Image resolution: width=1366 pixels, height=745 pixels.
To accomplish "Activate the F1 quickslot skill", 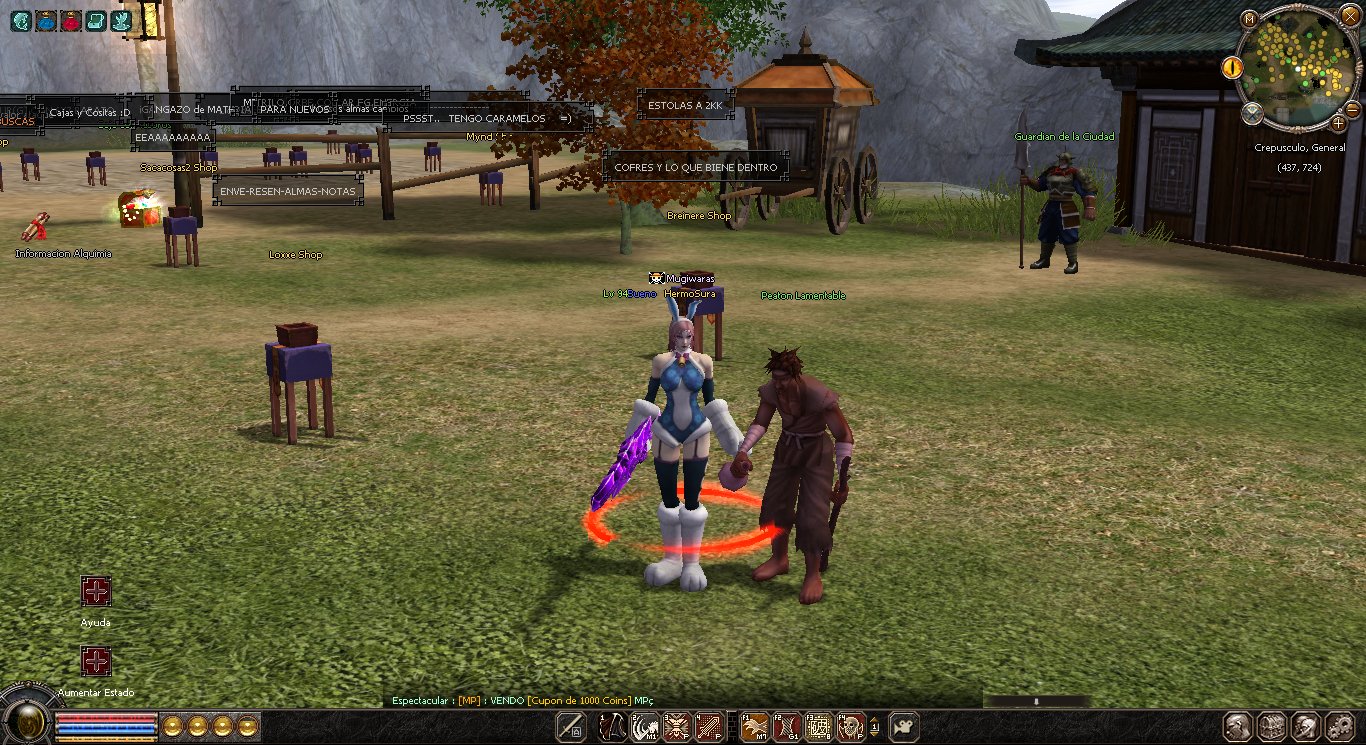I will tap(753, 727).
